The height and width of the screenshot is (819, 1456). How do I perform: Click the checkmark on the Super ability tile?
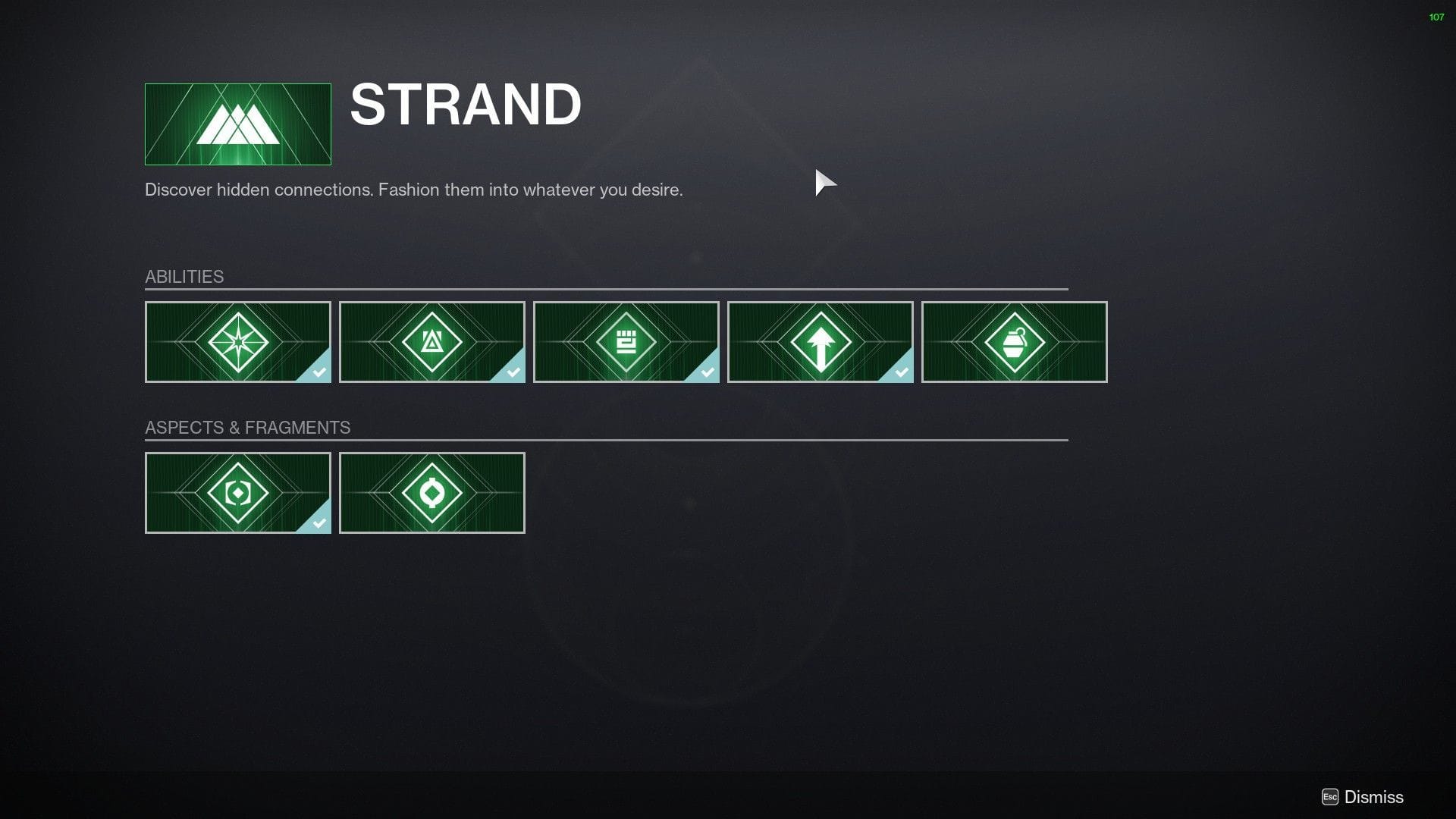(x=318, y=373)
